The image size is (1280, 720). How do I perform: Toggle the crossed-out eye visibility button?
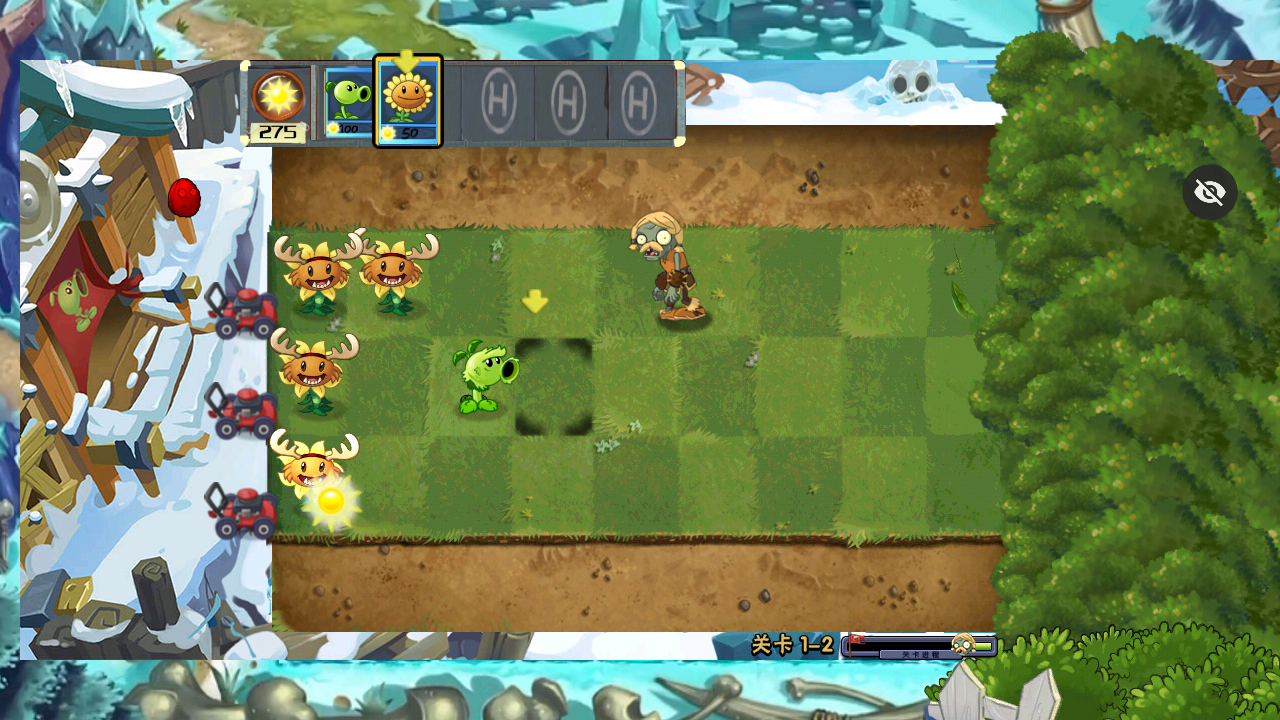point(1210,192)
